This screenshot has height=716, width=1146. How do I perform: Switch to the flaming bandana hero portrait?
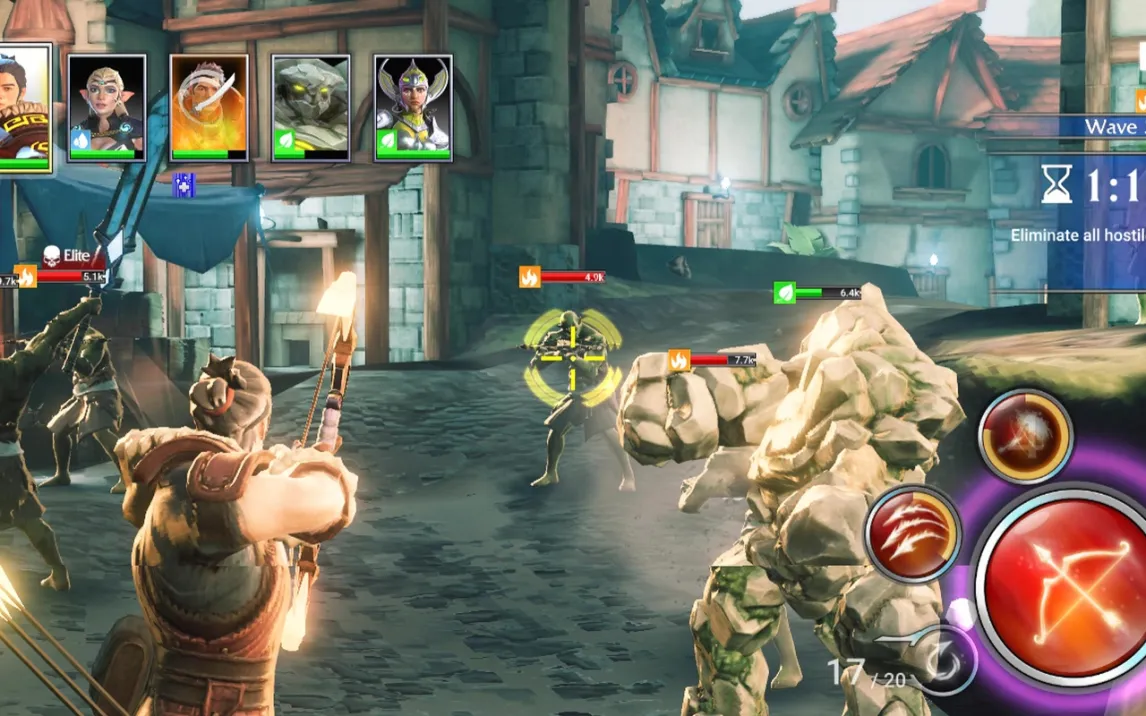pyautogui.click(x=209, y=107)
